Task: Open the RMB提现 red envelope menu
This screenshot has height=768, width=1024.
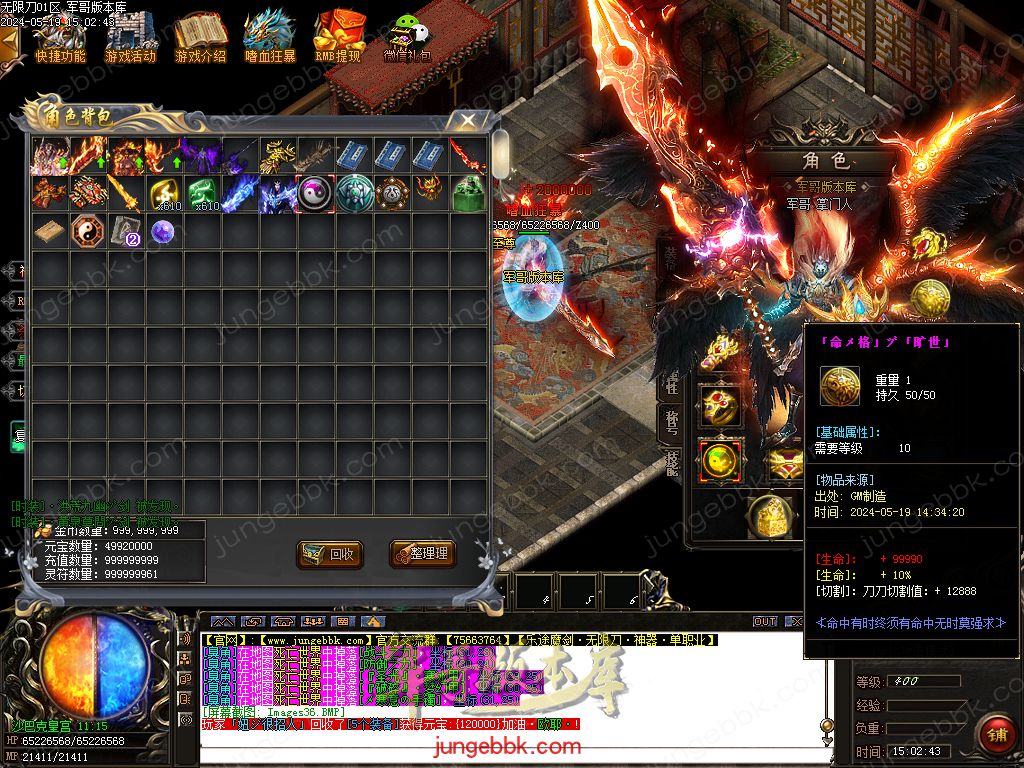Action: [x=338, y=38]
